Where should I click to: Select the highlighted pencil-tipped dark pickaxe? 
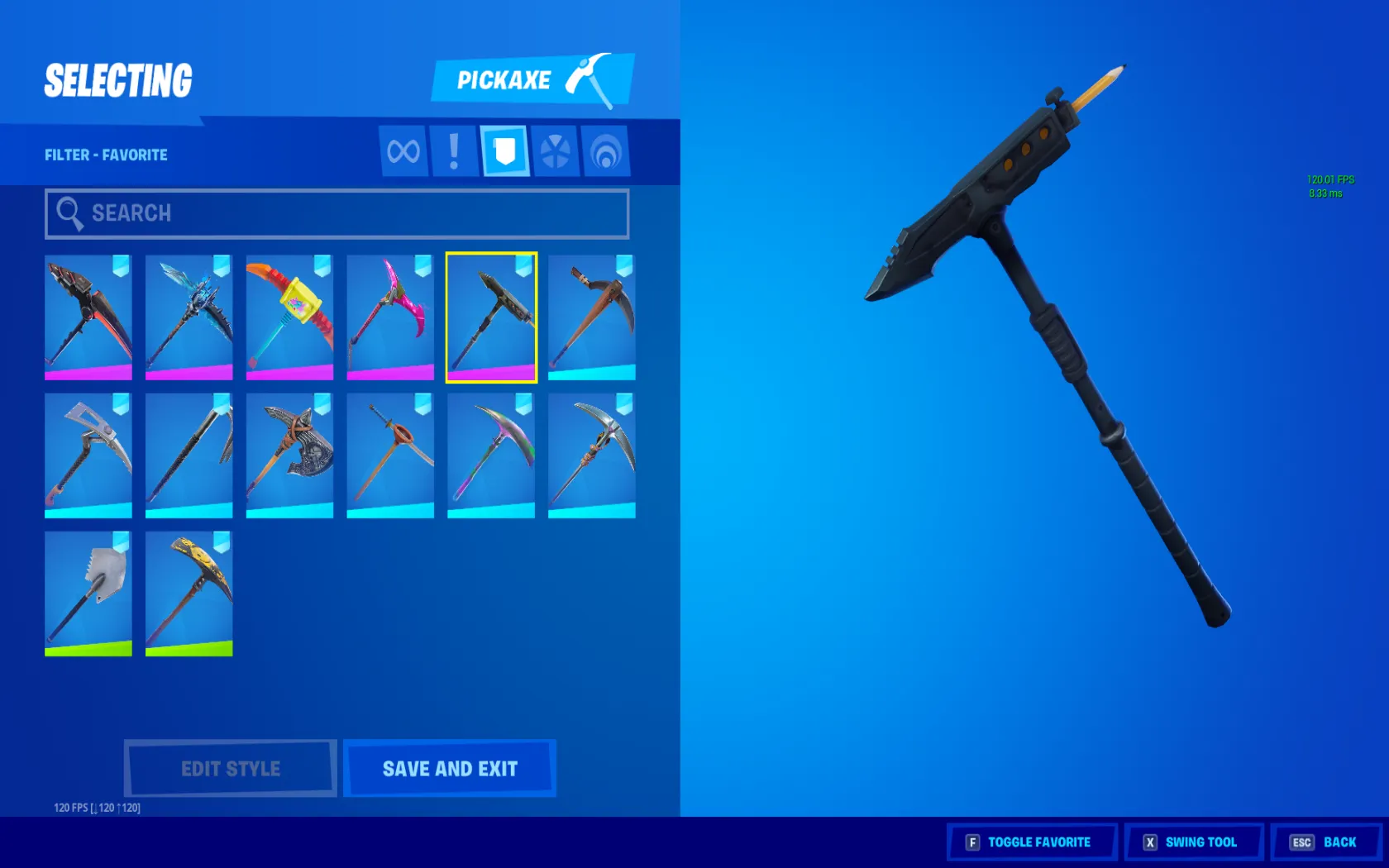point(491,317)
